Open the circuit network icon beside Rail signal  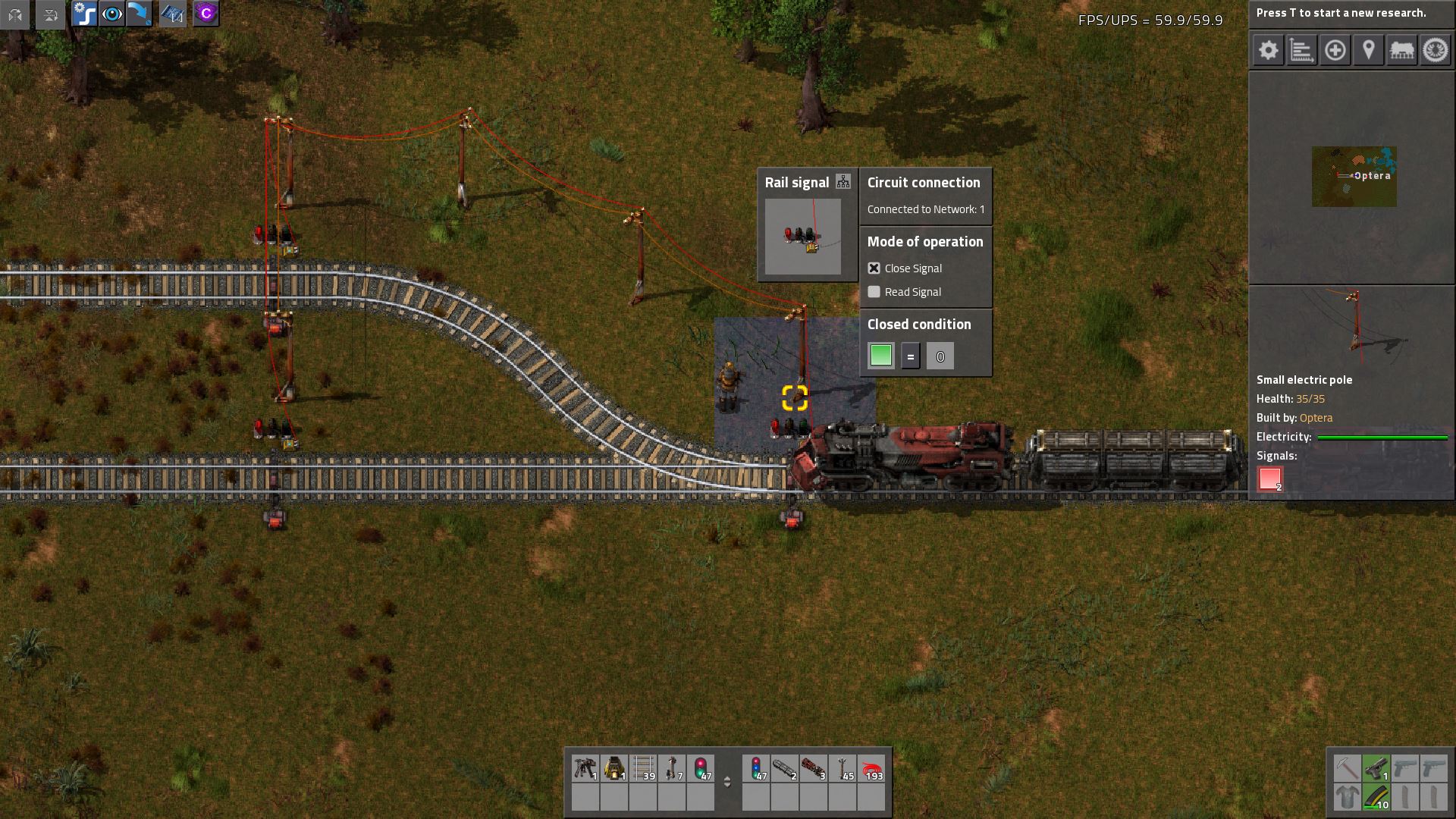(843, 182)
